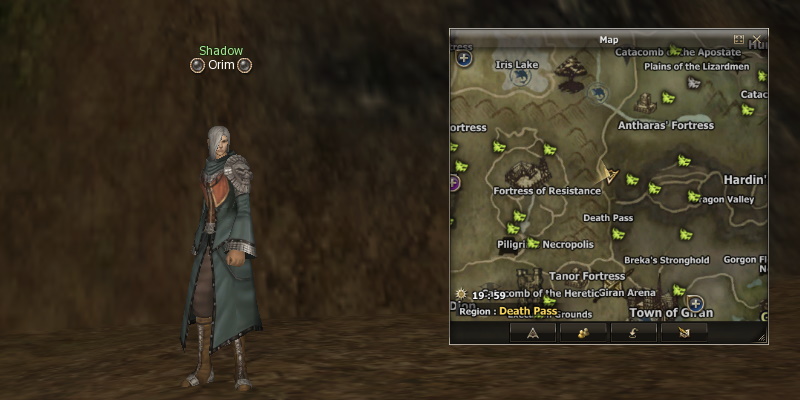Screen dimensions: 800x400
Task: Toggle the map window size button
Action: pyautogui.click(x=739, y=40)
